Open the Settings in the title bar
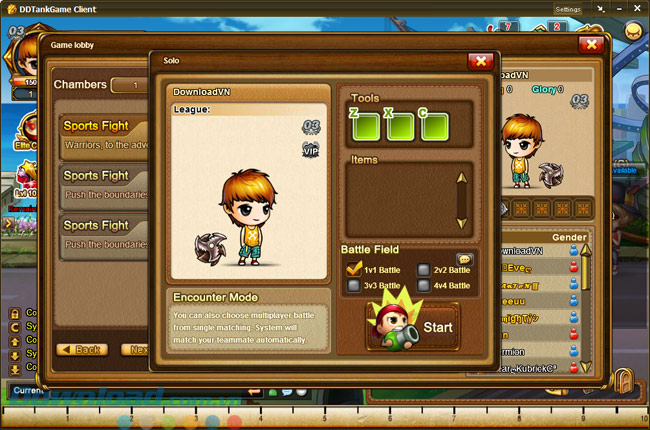Viewport: 650px width, 430px height. click(566, 9)
